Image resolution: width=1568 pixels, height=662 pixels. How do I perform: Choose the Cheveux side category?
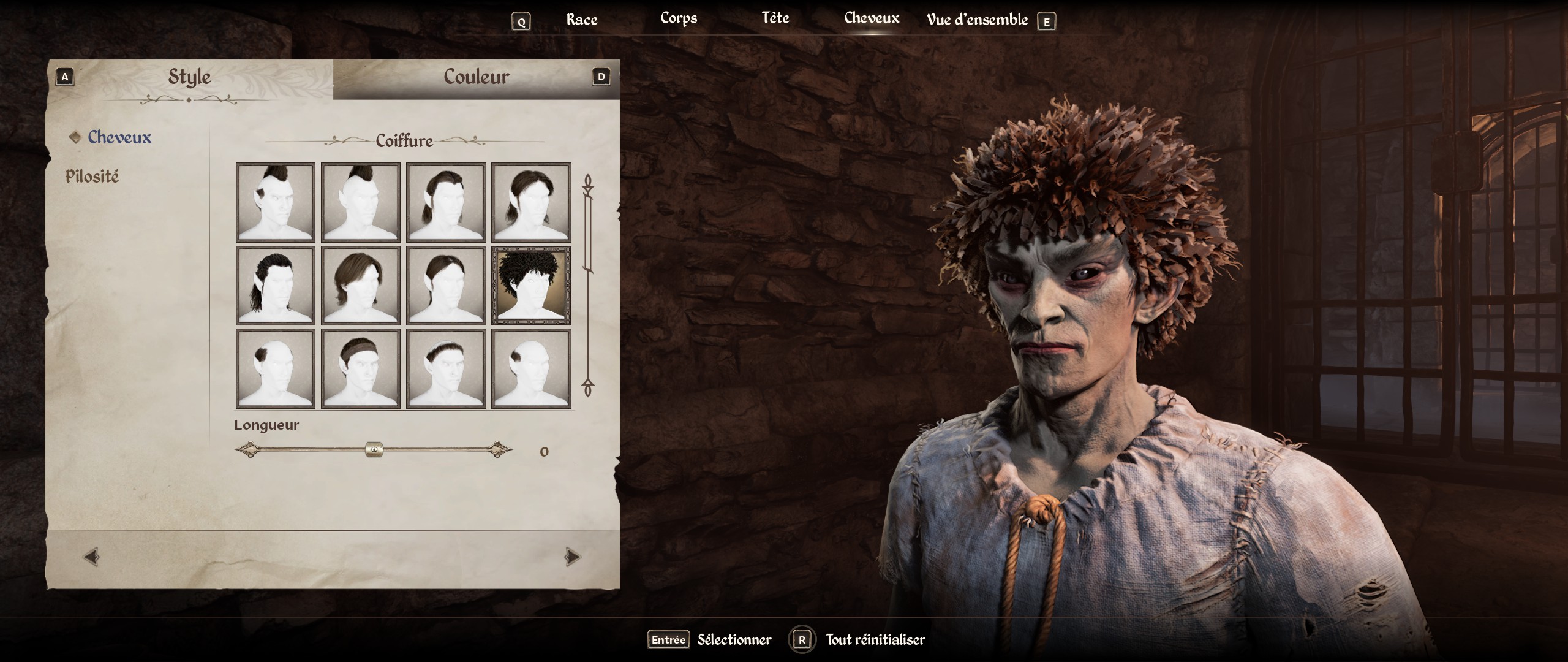(x=119, y=137)
